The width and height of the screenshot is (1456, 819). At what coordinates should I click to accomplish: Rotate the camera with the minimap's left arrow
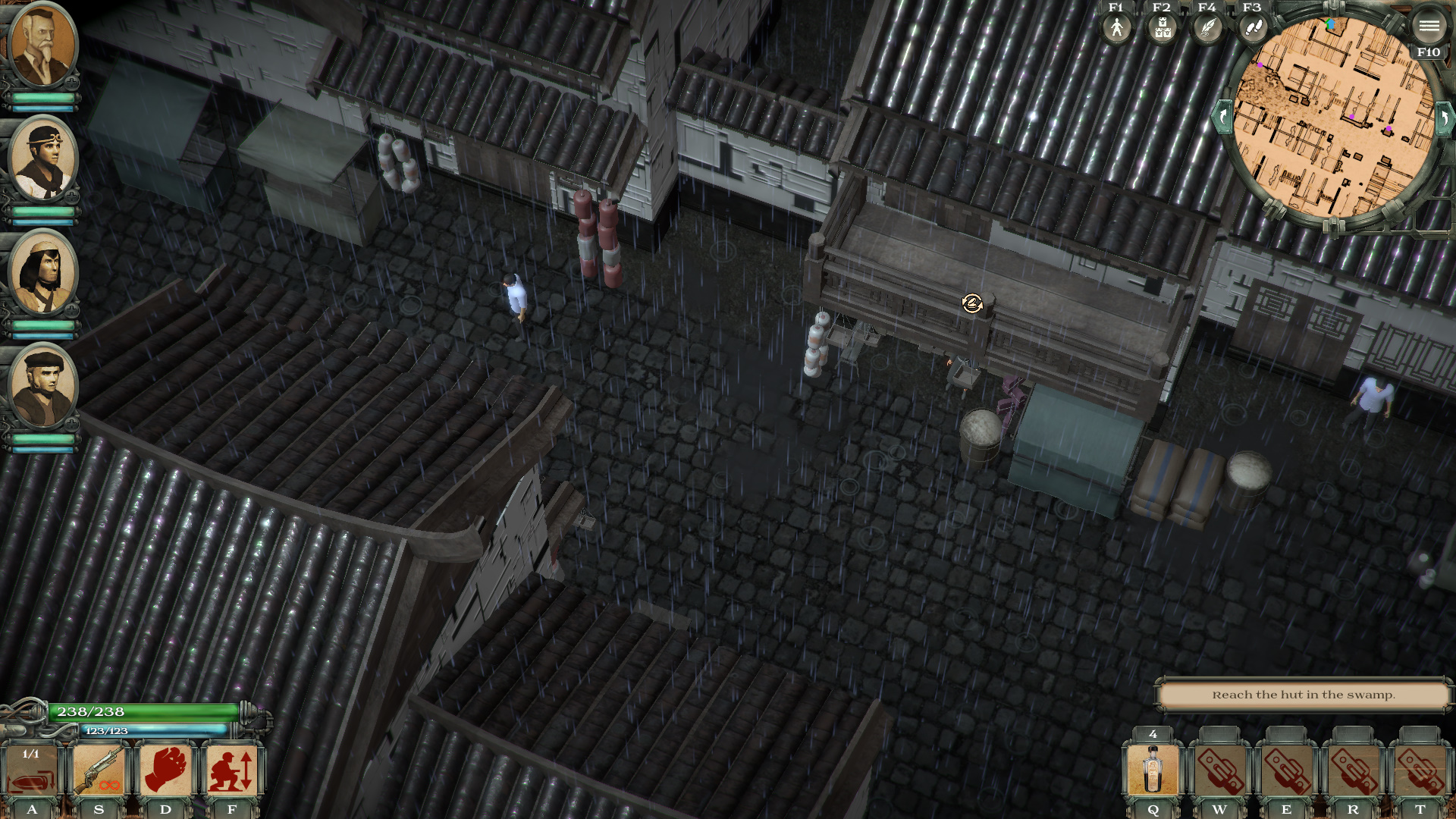[x=1222, y=118]
